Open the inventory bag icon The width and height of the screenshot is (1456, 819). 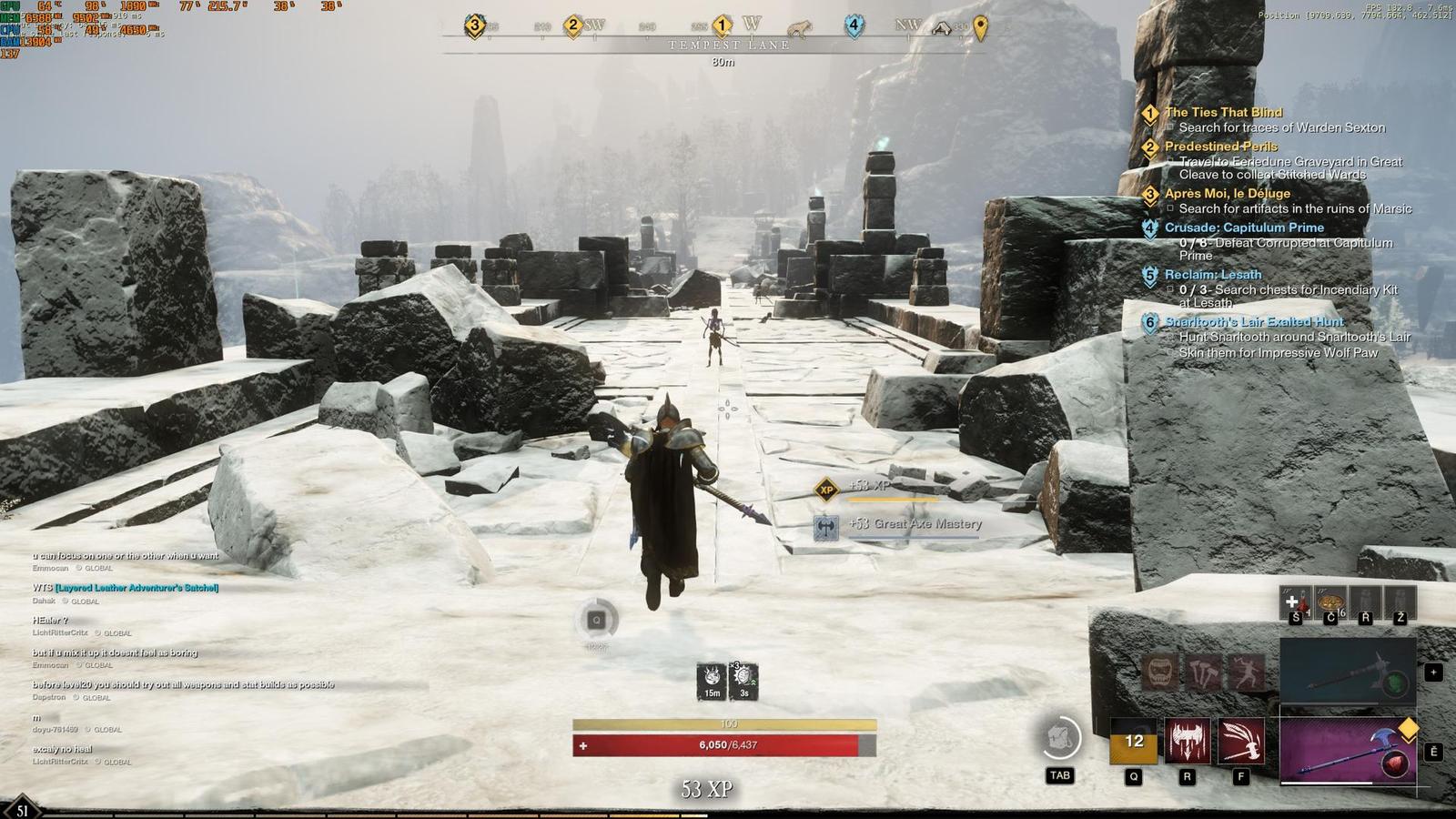point(1060,738)
